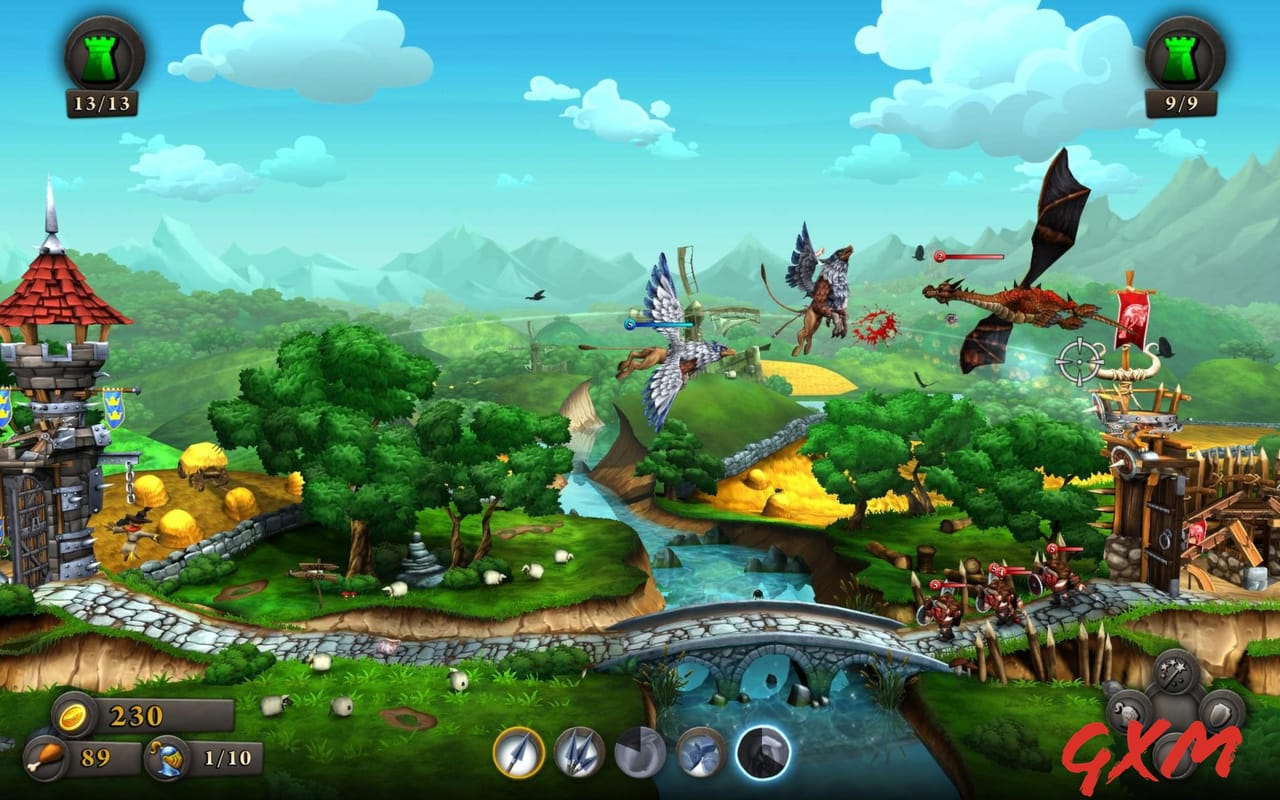
Task: Open the magic spells wheel
Action: pos(1172,672)
